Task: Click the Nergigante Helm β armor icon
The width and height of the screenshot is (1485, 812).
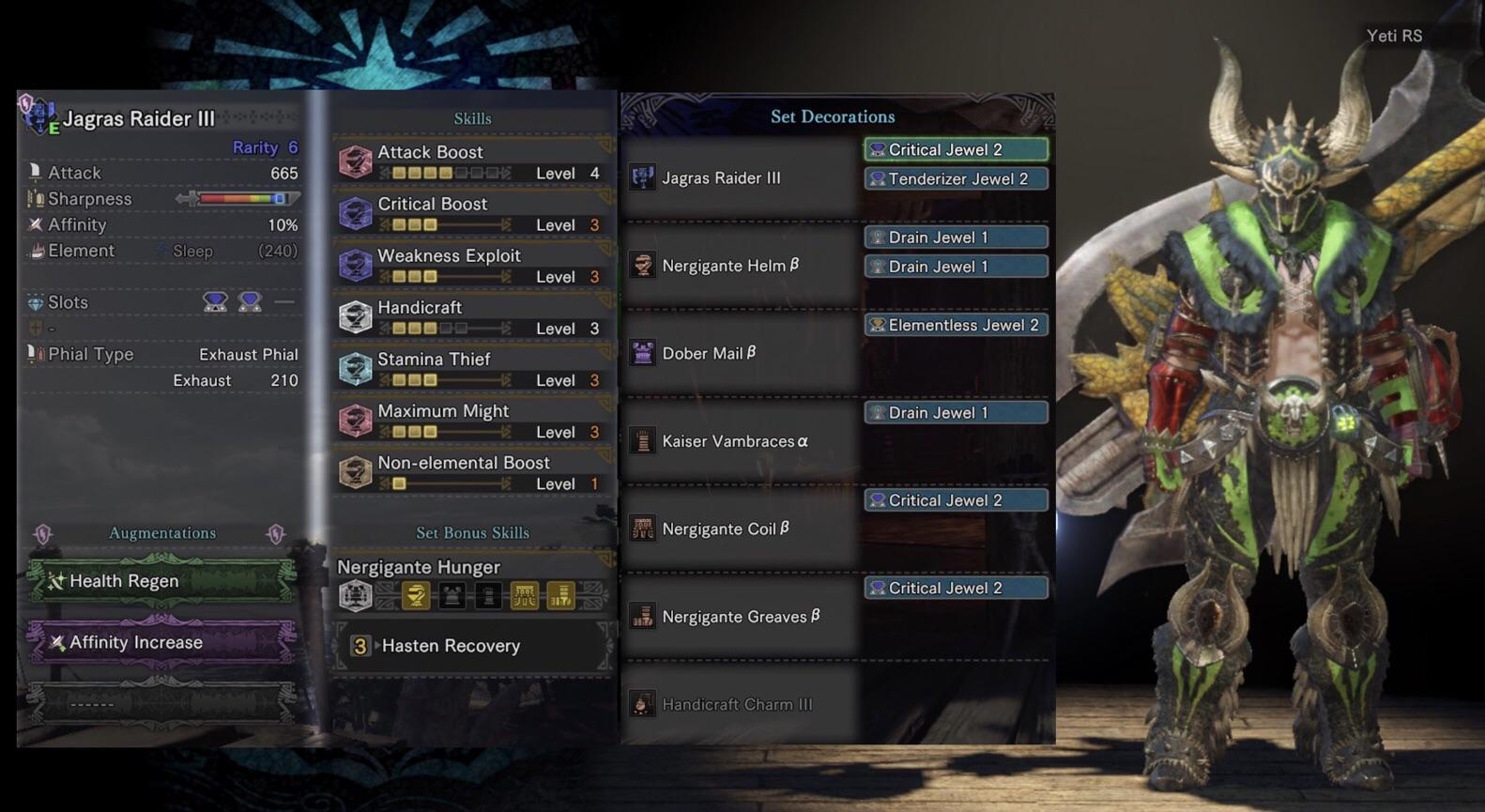Action: (642, 266)
